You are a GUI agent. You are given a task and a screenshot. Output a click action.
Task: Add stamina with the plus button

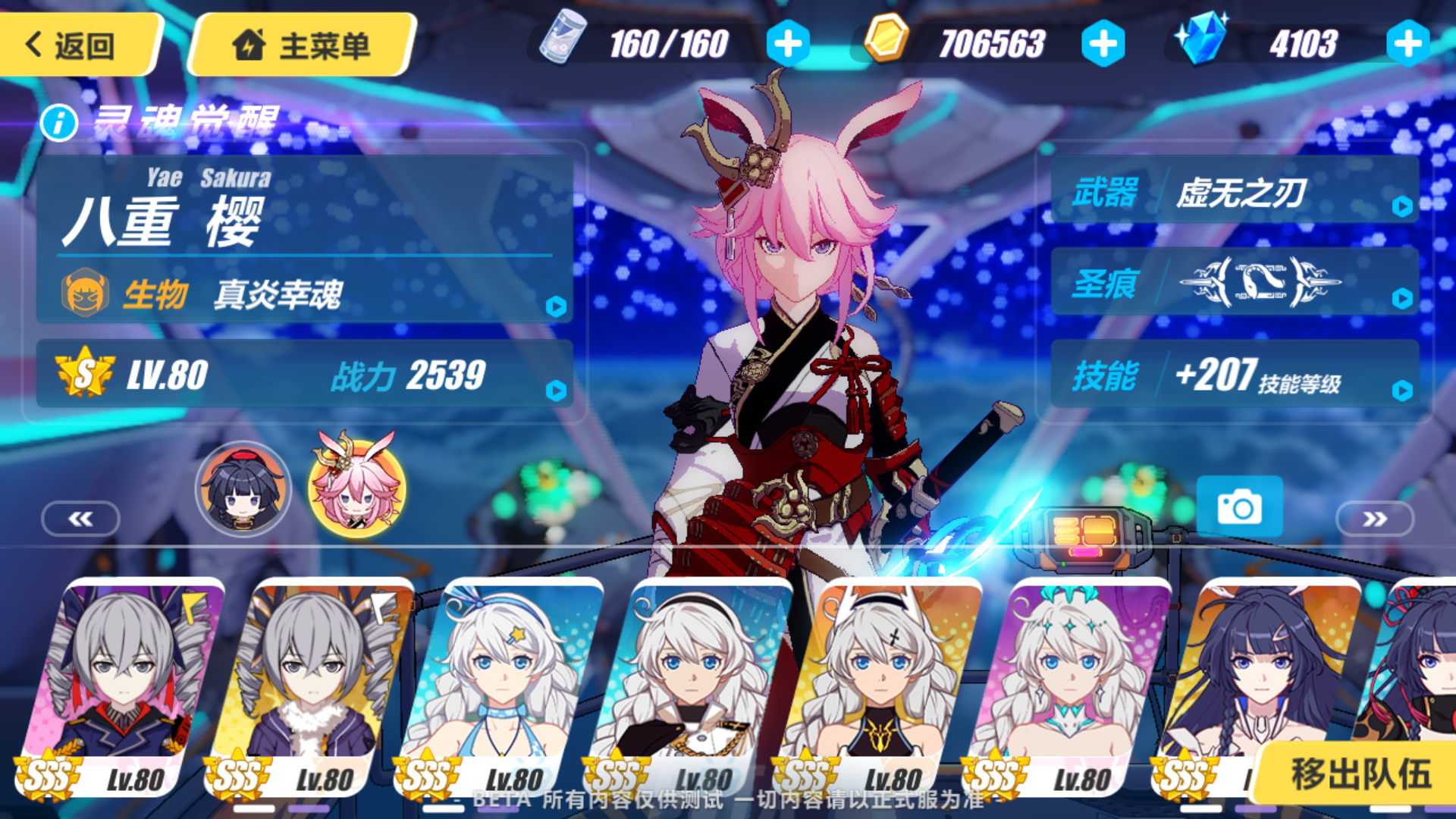(788, 44)
